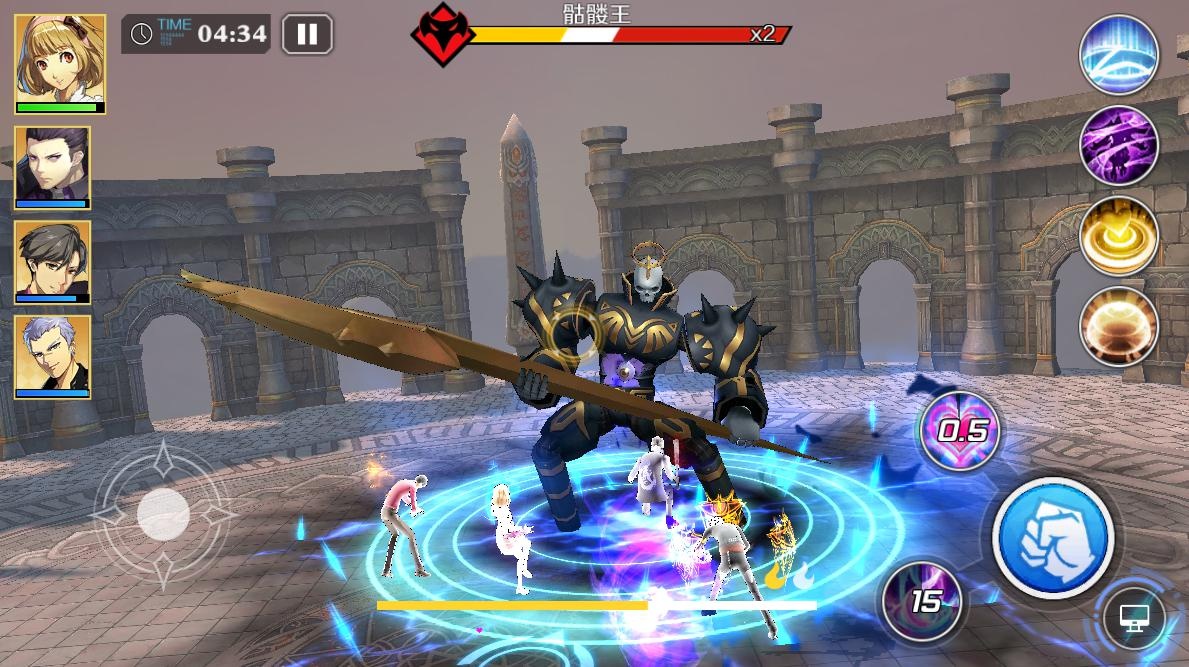Open the monitor display button
The image size is (1189, 667).
coord(1134,617)
